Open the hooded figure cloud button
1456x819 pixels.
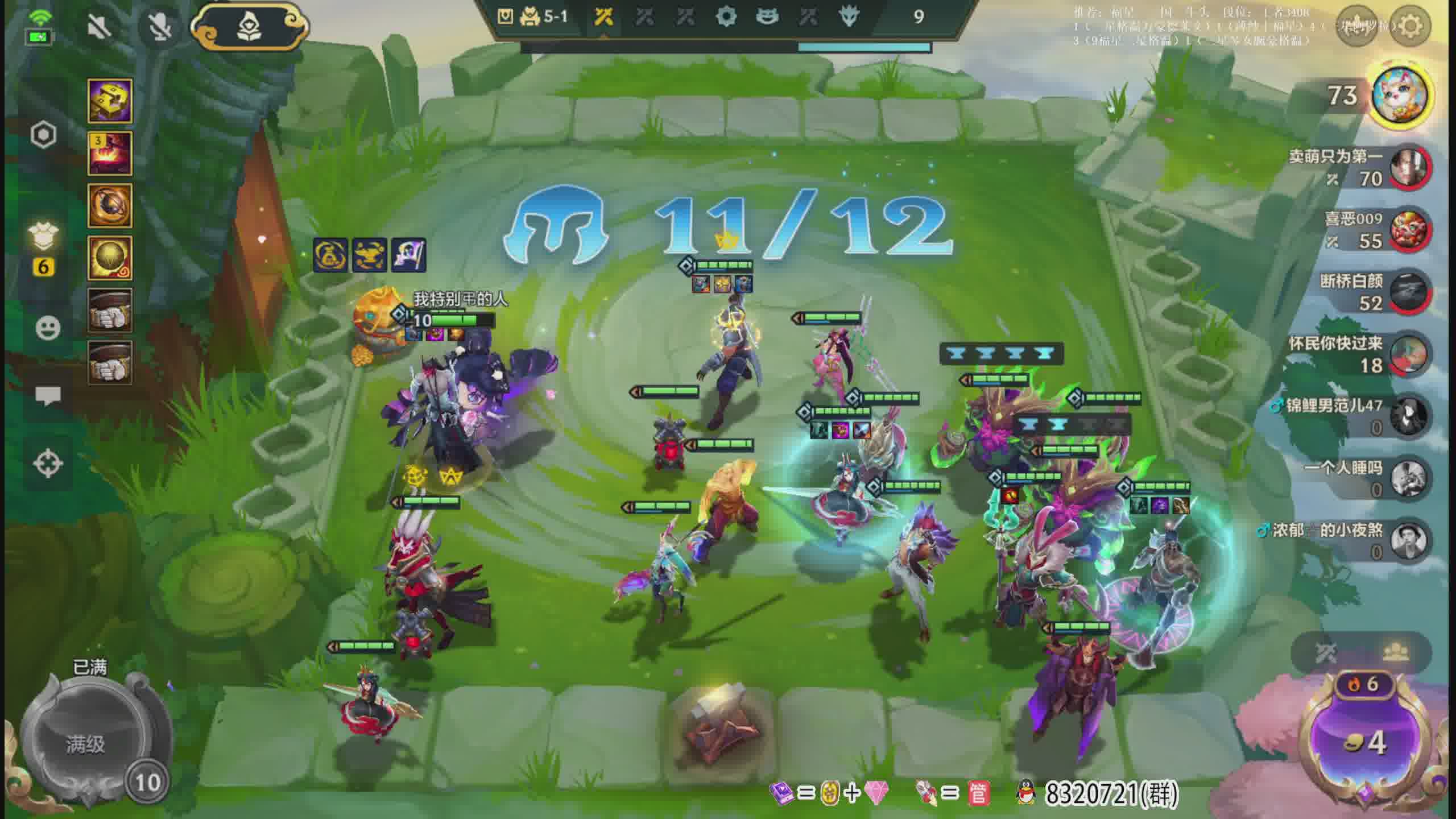[x=249, y=26]
